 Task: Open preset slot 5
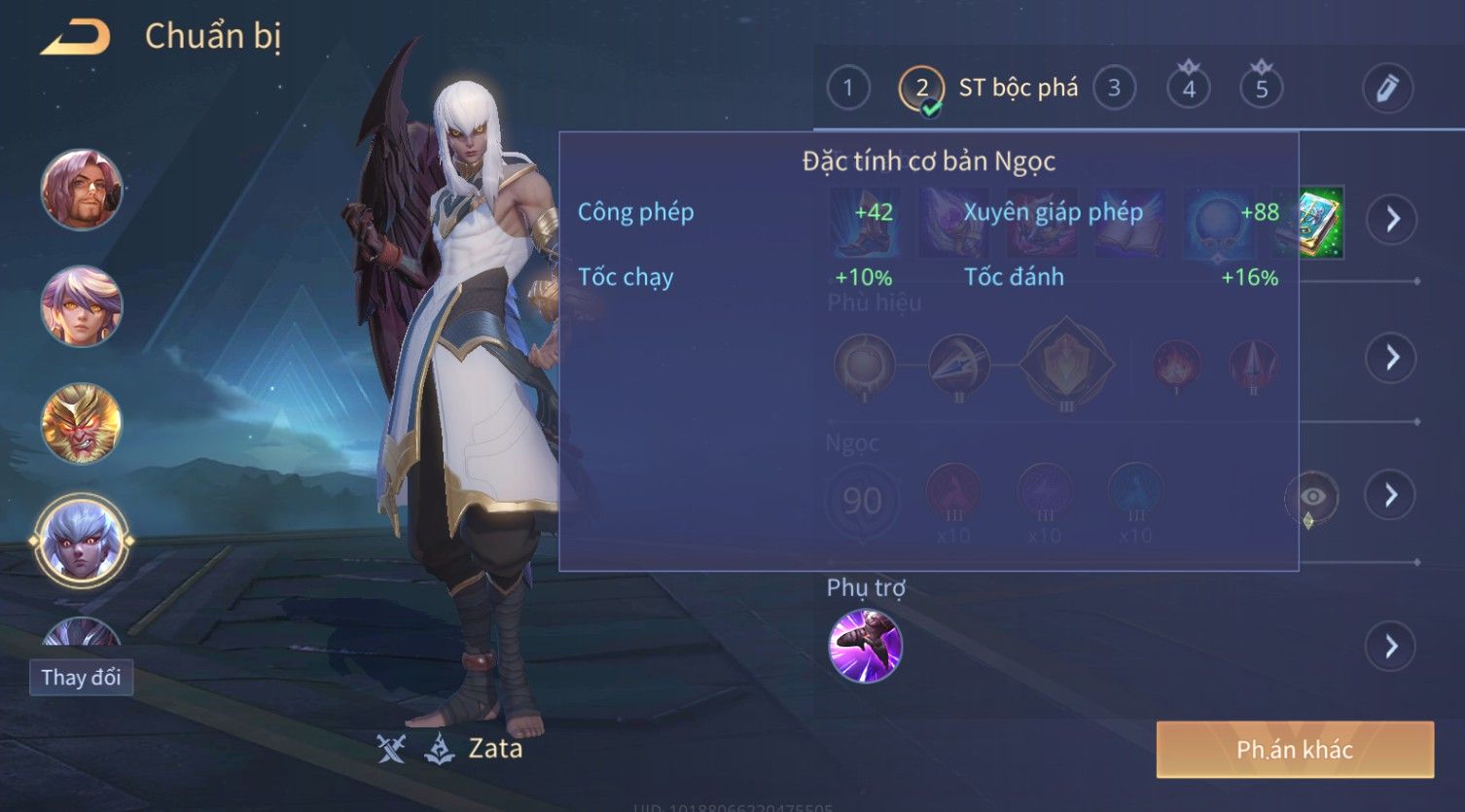pos(1262,88)
